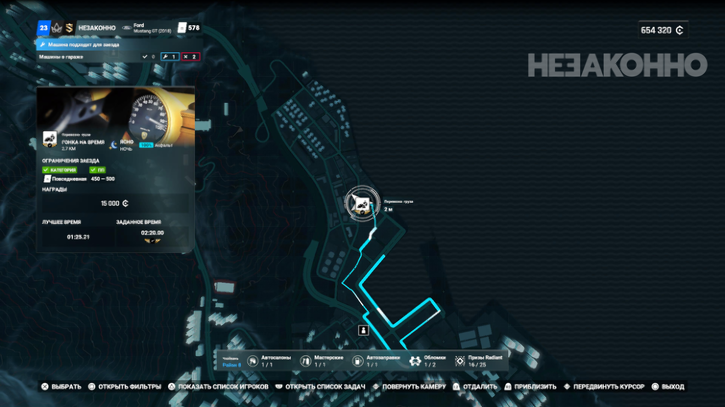
Task: Zoom in using Приблизить
Action: (530, 387)
